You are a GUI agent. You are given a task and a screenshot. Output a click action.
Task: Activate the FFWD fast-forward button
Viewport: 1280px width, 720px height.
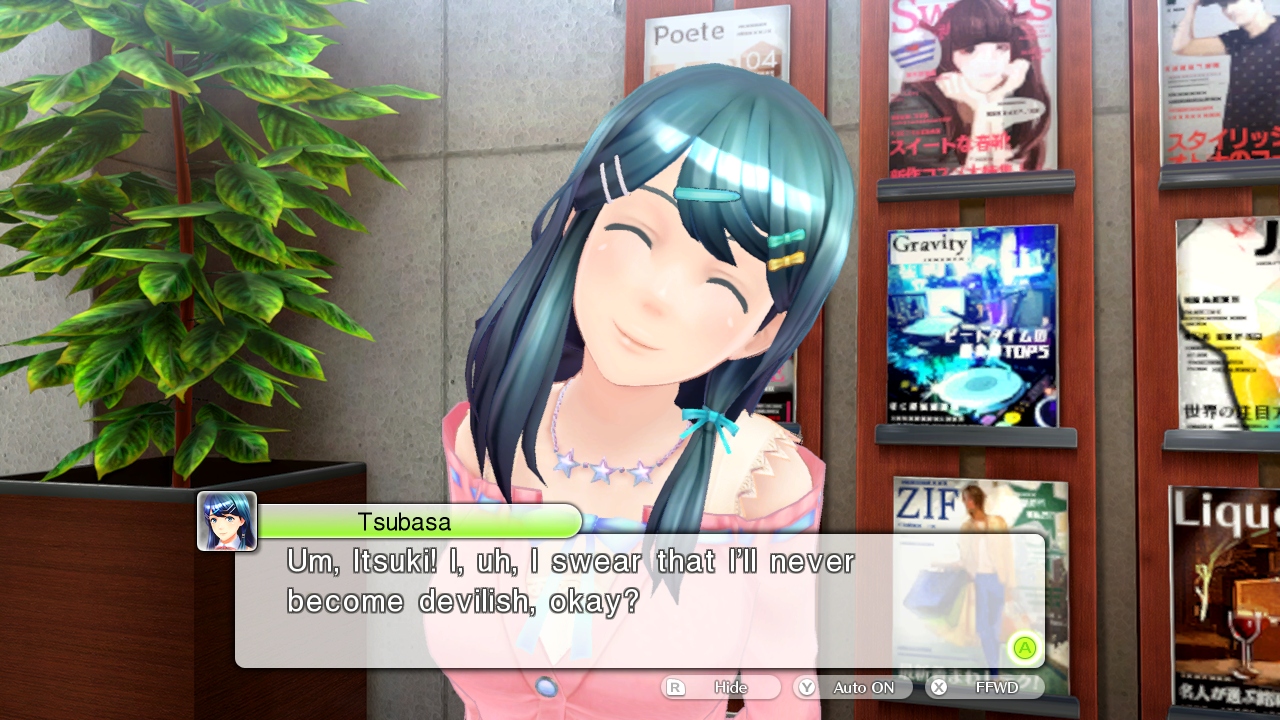pos(984,687)
